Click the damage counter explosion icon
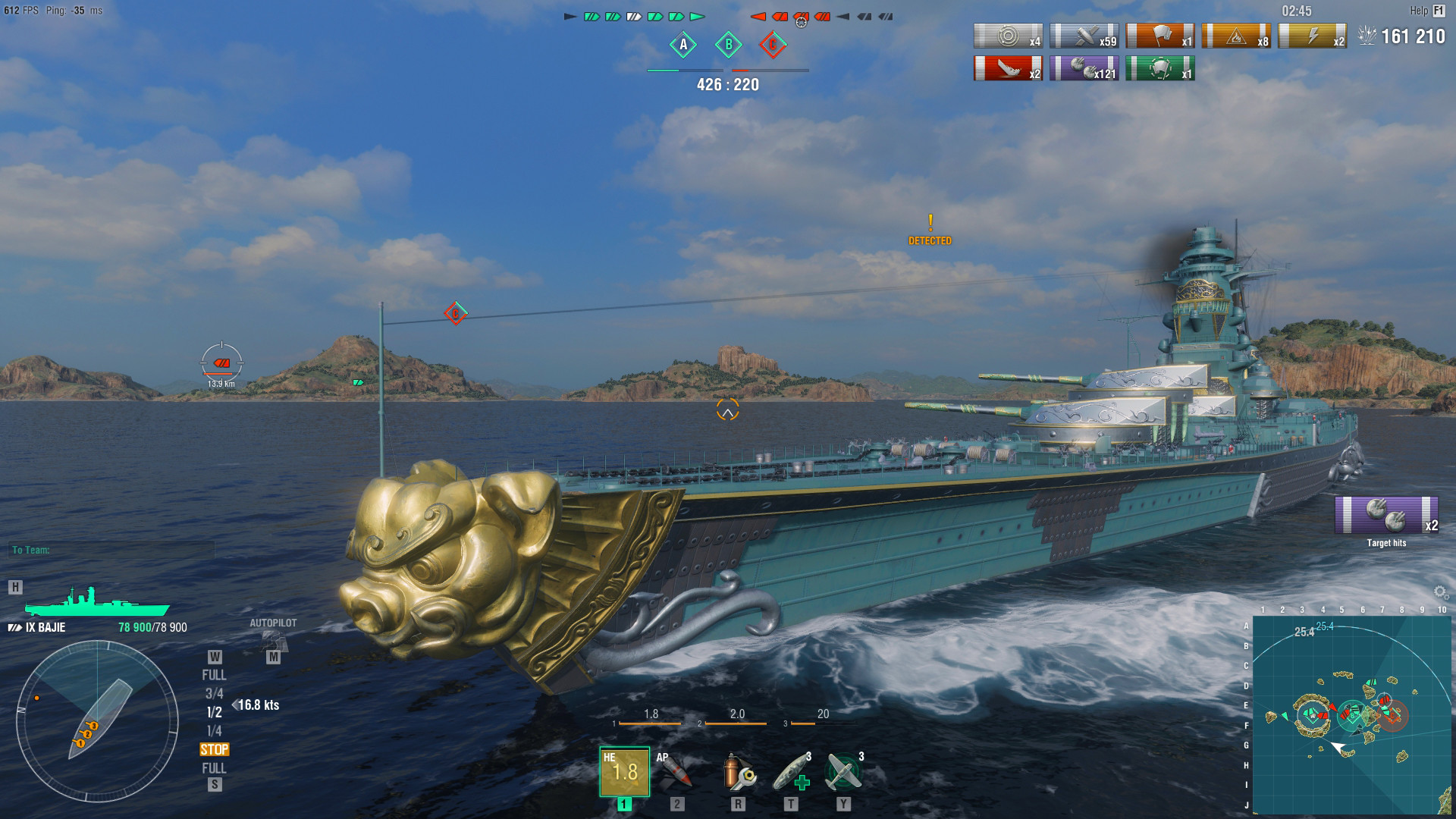 click(x=1368, y=33)
